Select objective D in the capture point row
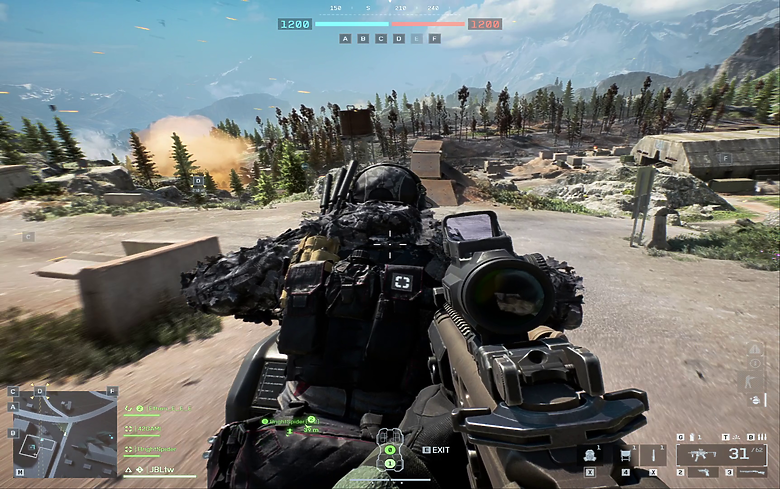 tap(399, 39)
